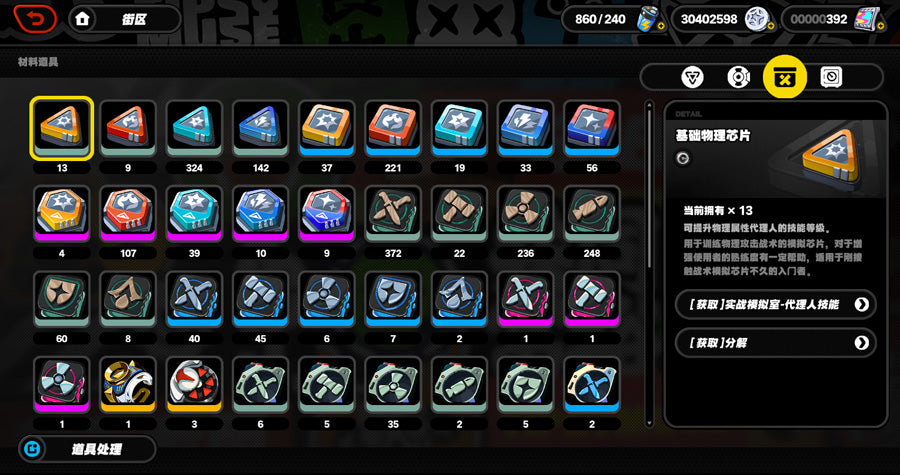The height and width of the screenshot is (475, 900).
Task: Open 道具处理 item processing
Action: 88,449
